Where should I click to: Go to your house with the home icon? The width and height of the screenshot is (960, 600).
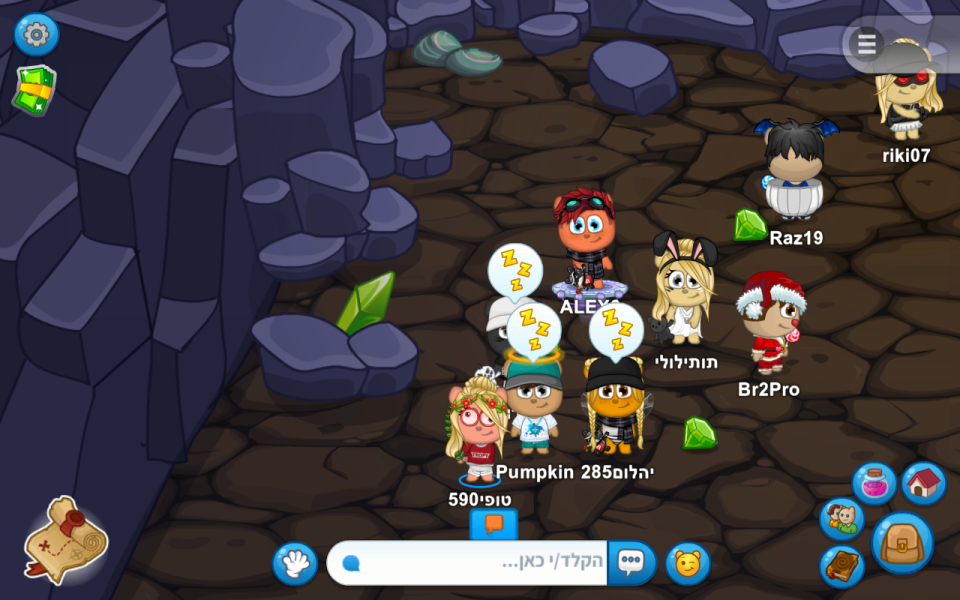pyautogui.click(x=923, y=484)
